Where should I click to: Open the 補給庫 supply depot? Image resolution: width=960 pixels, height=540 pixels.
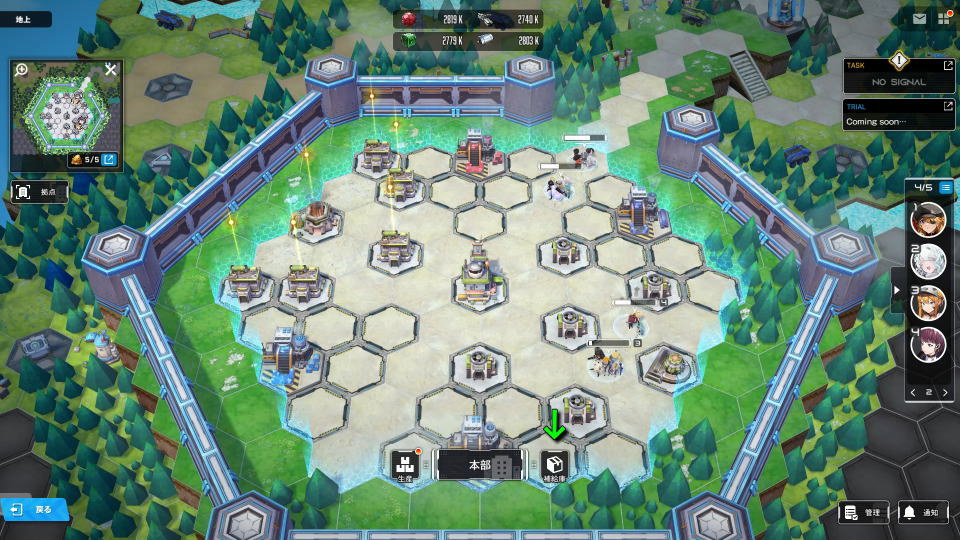point(555,465)
